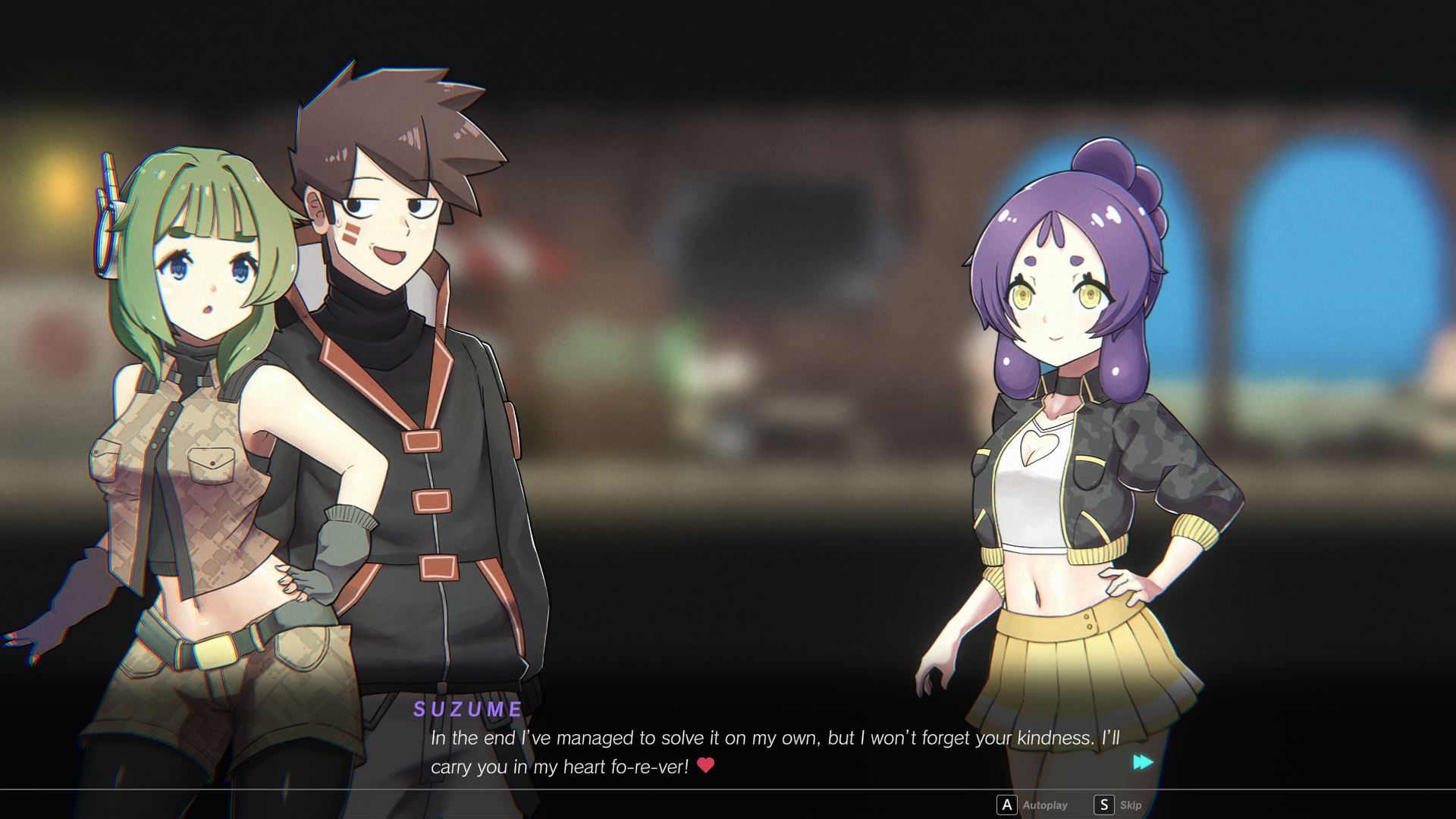Skip the dialogue scene

(x=1119, y=805)
